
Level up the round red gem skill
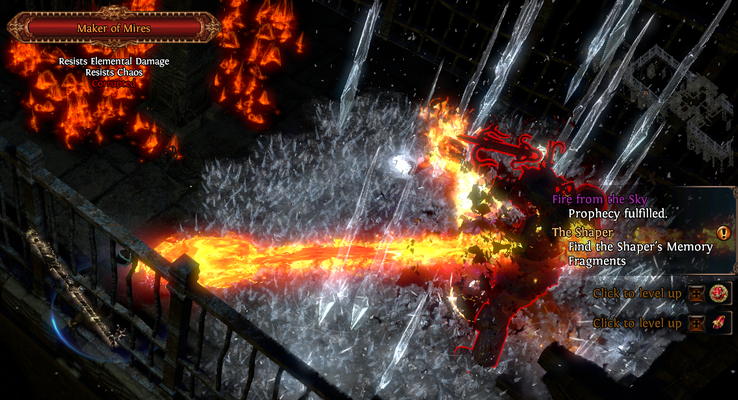point(696,293)
